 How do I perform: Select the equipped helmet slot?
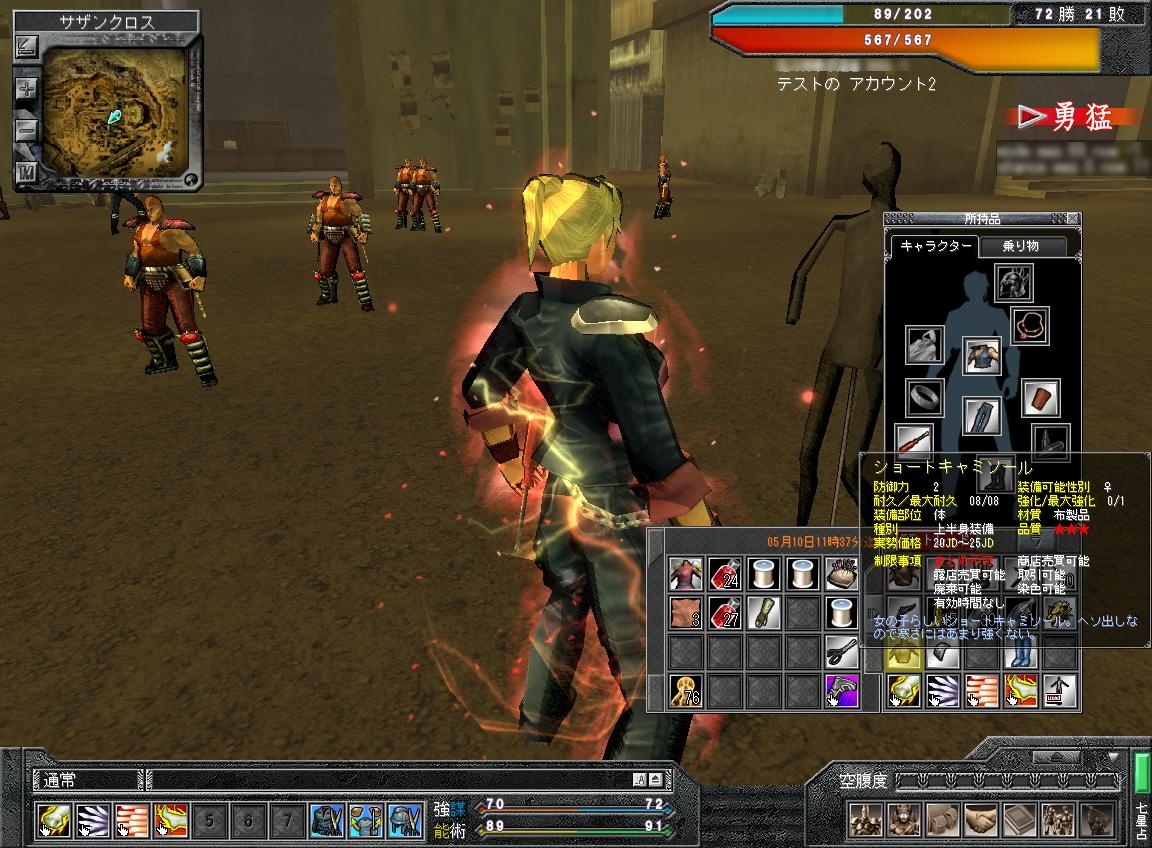pos(1013,284)
